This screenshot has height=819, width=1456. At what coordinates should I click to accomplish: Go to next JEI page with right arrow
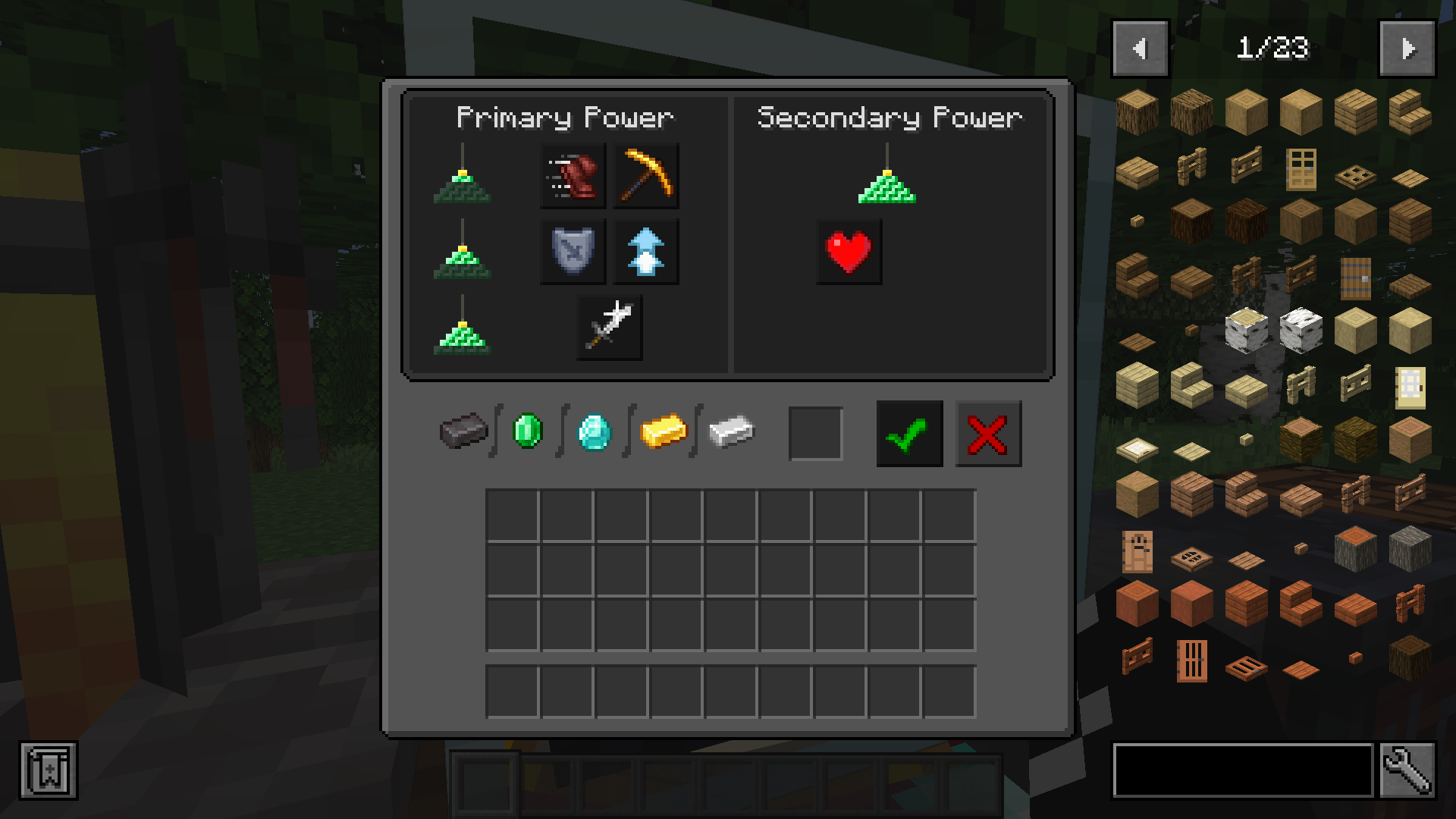pos(1407,49)
